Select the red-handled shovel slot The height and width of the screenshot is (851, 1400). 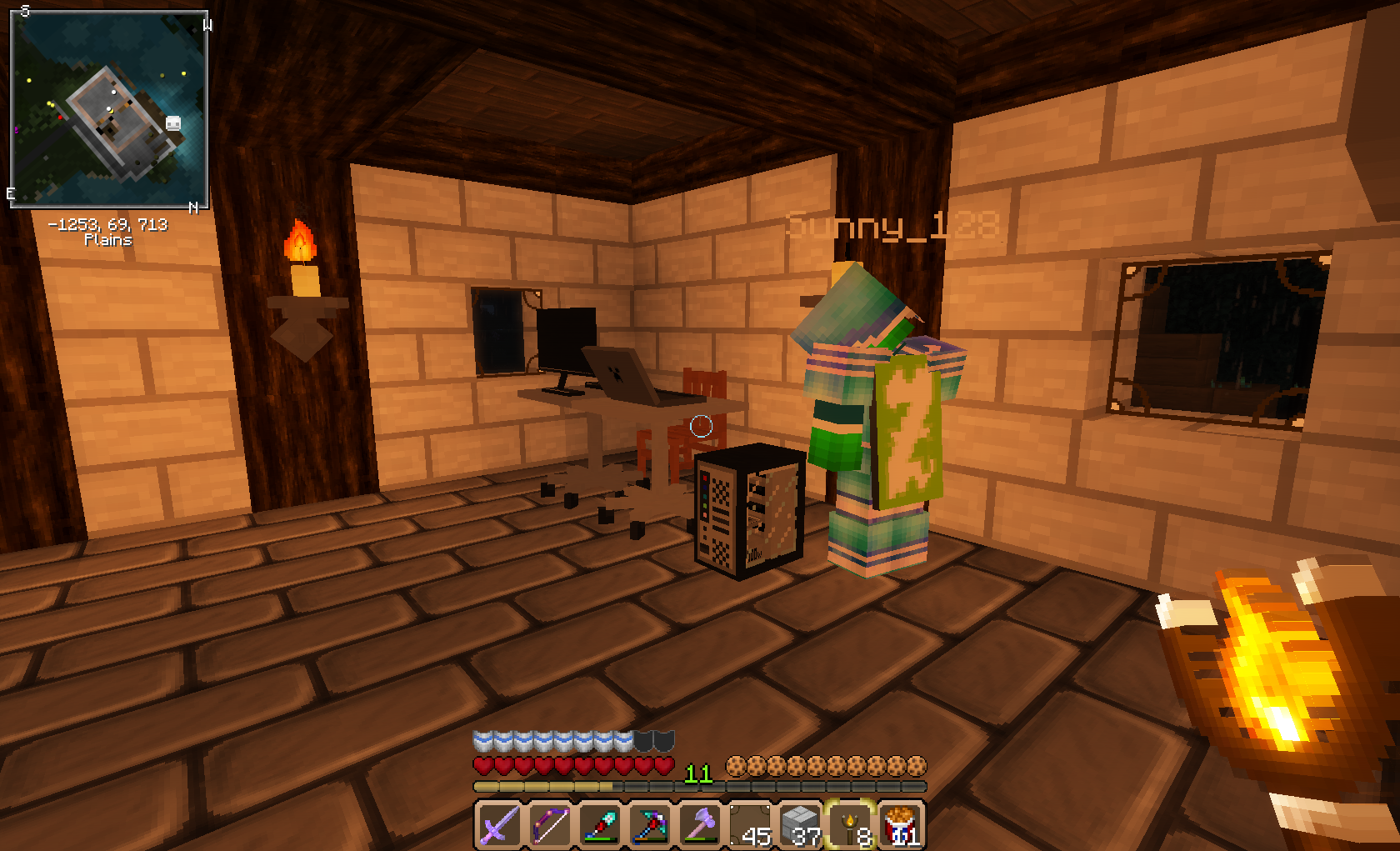600,825
